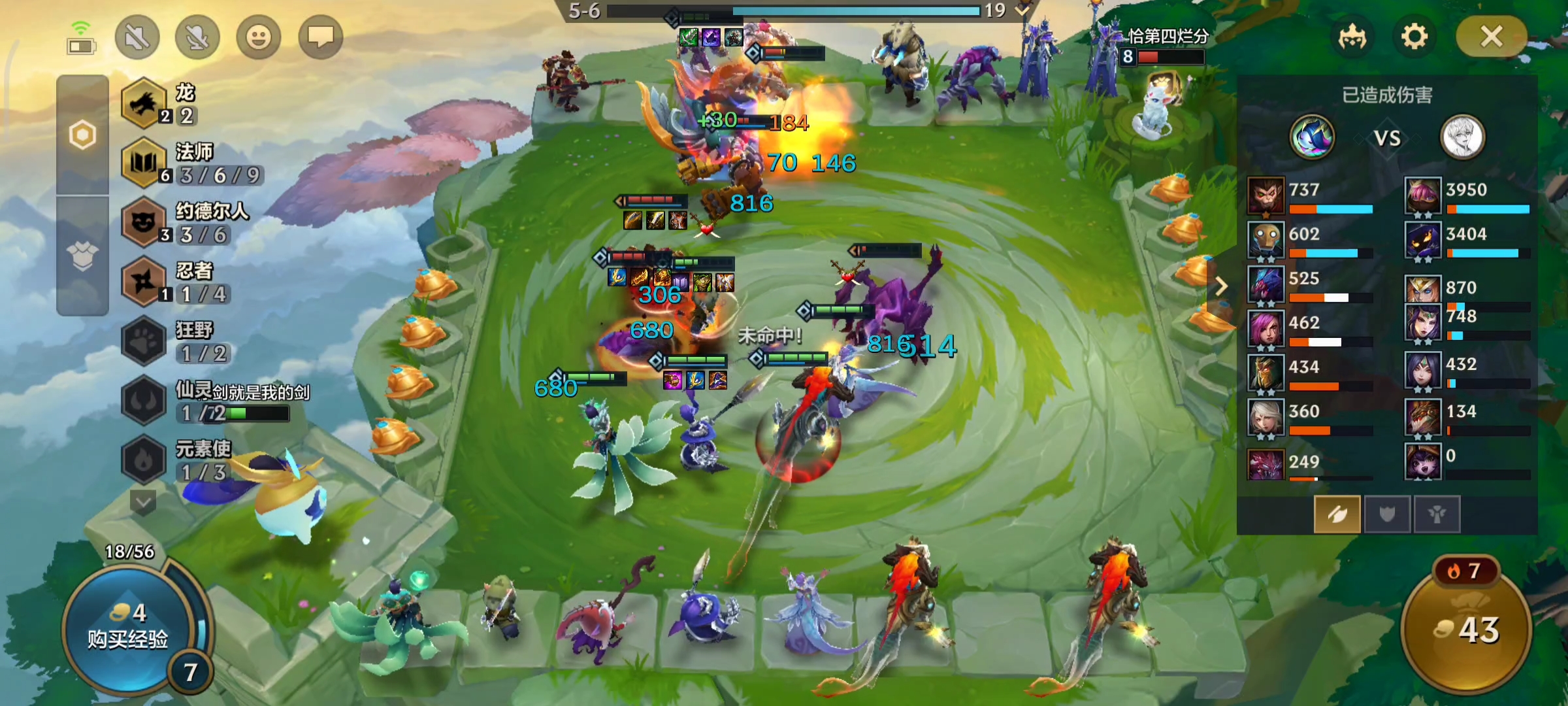The height and width of the screenshot is (706, 1568).
Task: Open the little legend crown icon
Action: click(x=1352, y=37)
